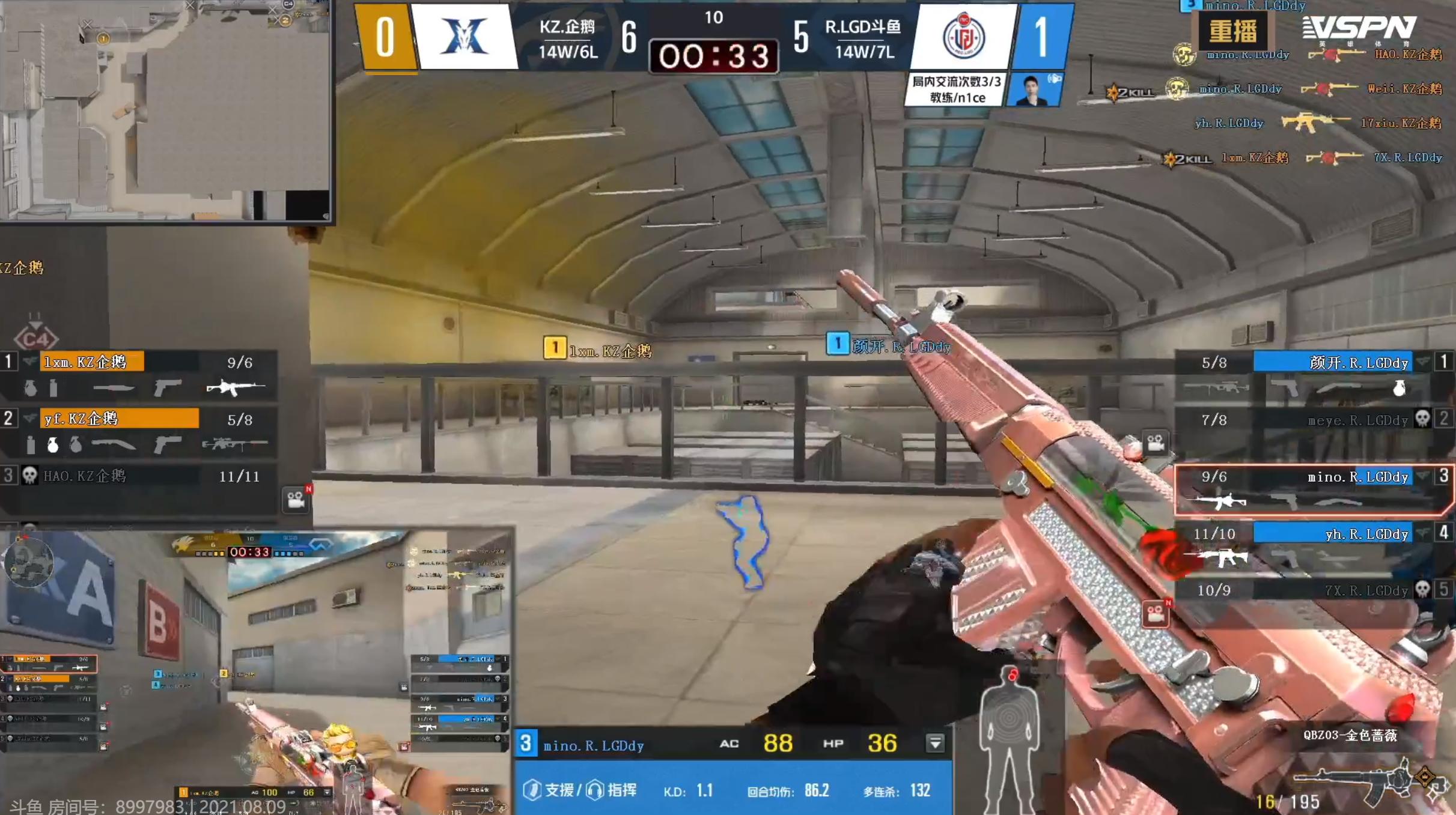Click the camera icon beside meye's row

[x=1155, y=444]
